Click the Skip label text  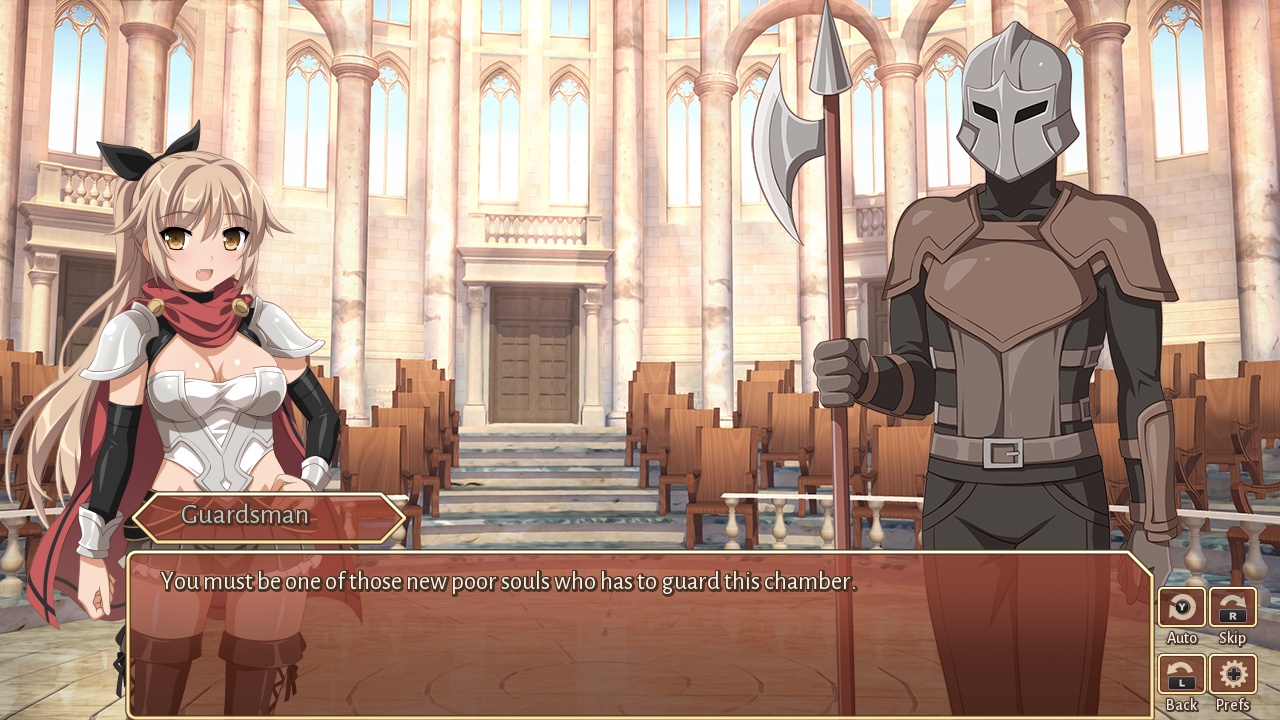(1232, 637)
